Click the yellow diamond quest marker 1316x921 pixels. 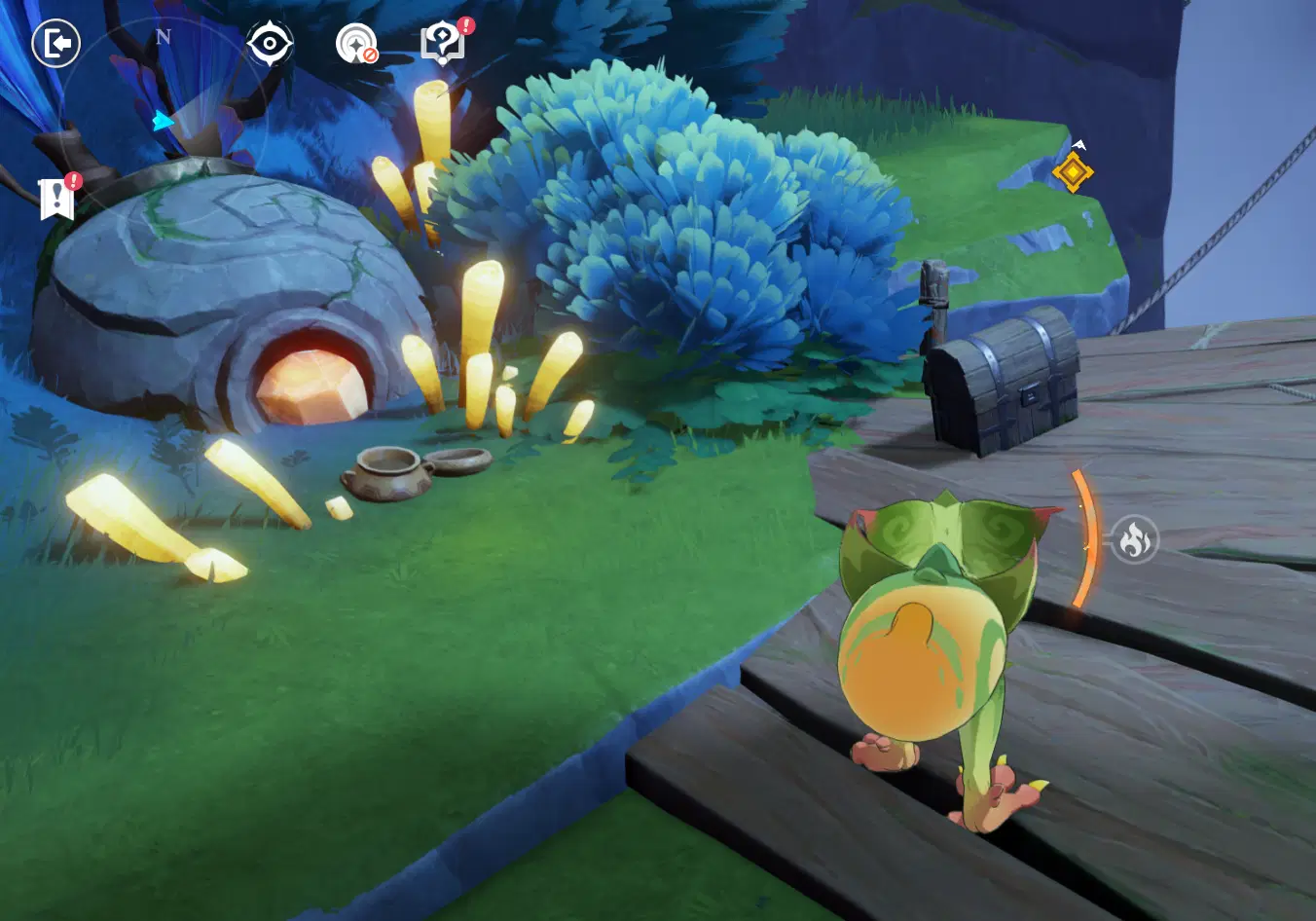(x=1073, y=172)
